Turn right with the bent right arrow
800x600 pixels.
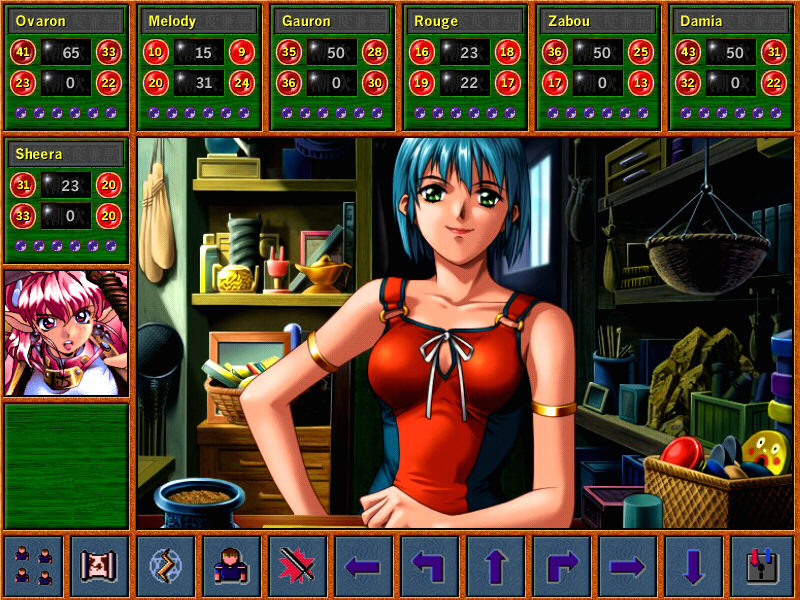(561, 566)
